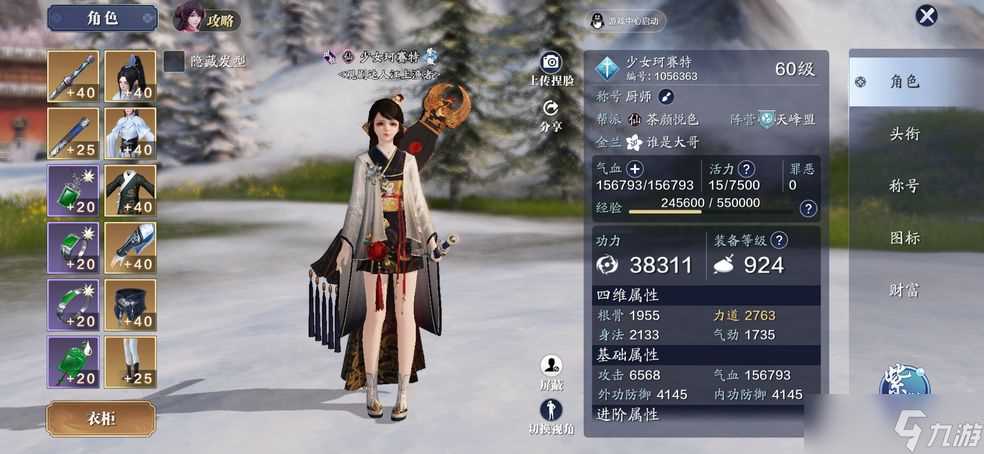Show 装备等级 help question mark

[779, 240]
